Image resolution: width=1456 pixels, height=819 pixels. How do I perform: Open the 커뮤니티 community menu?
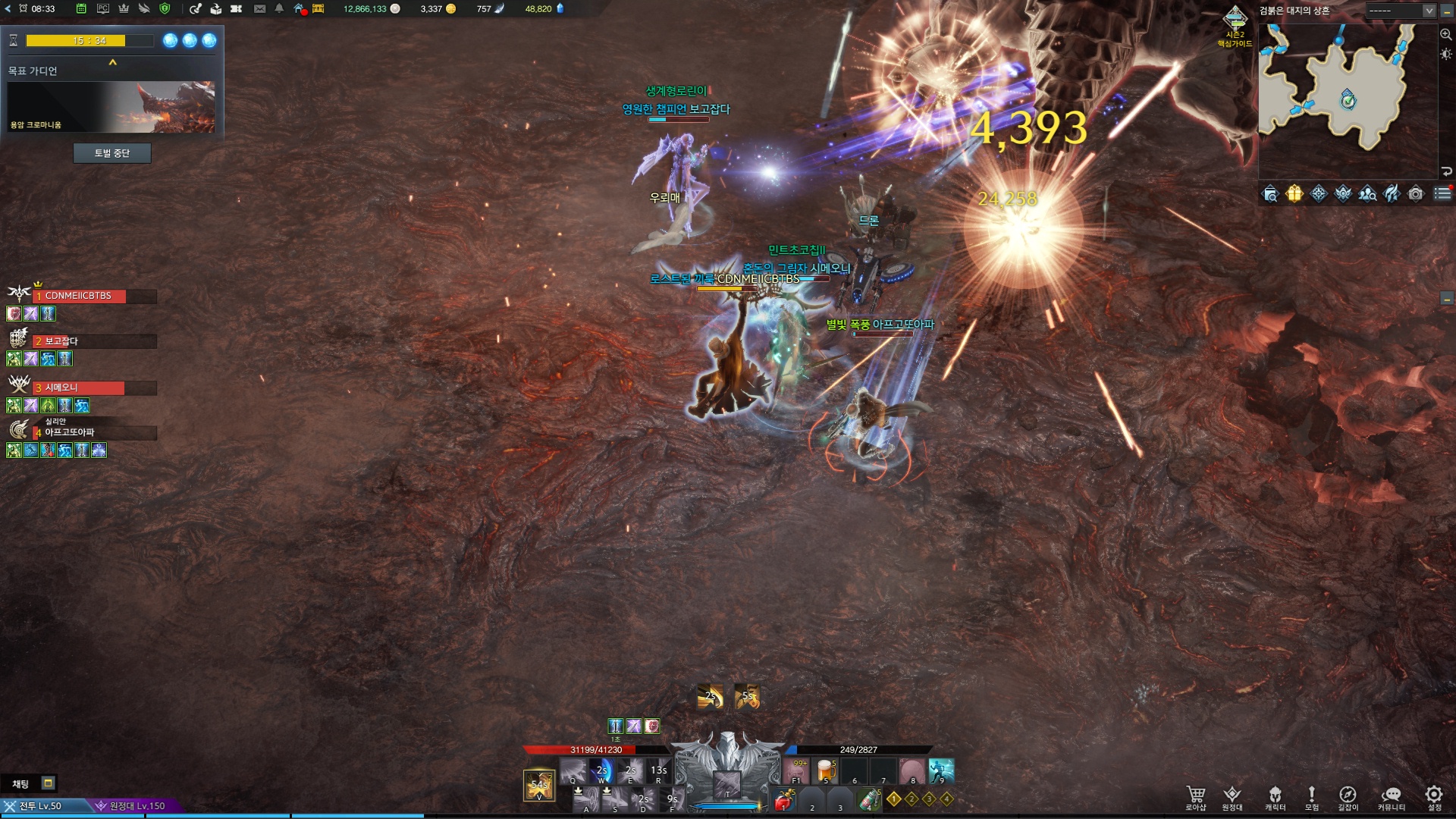pyautogui.click(x=1391, y=798)
